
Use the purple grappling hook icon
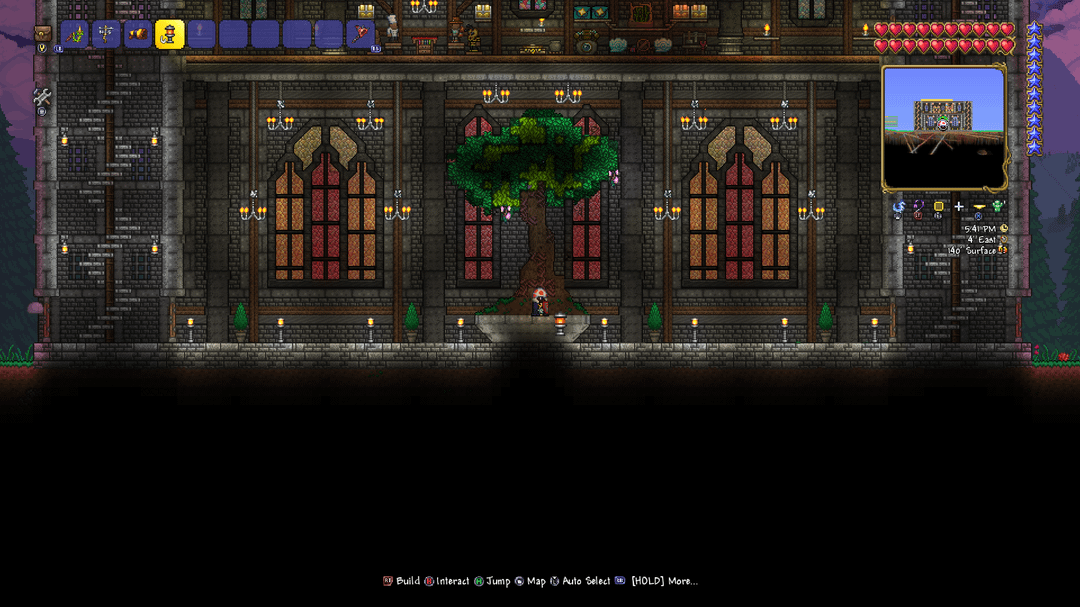point(918,207)
